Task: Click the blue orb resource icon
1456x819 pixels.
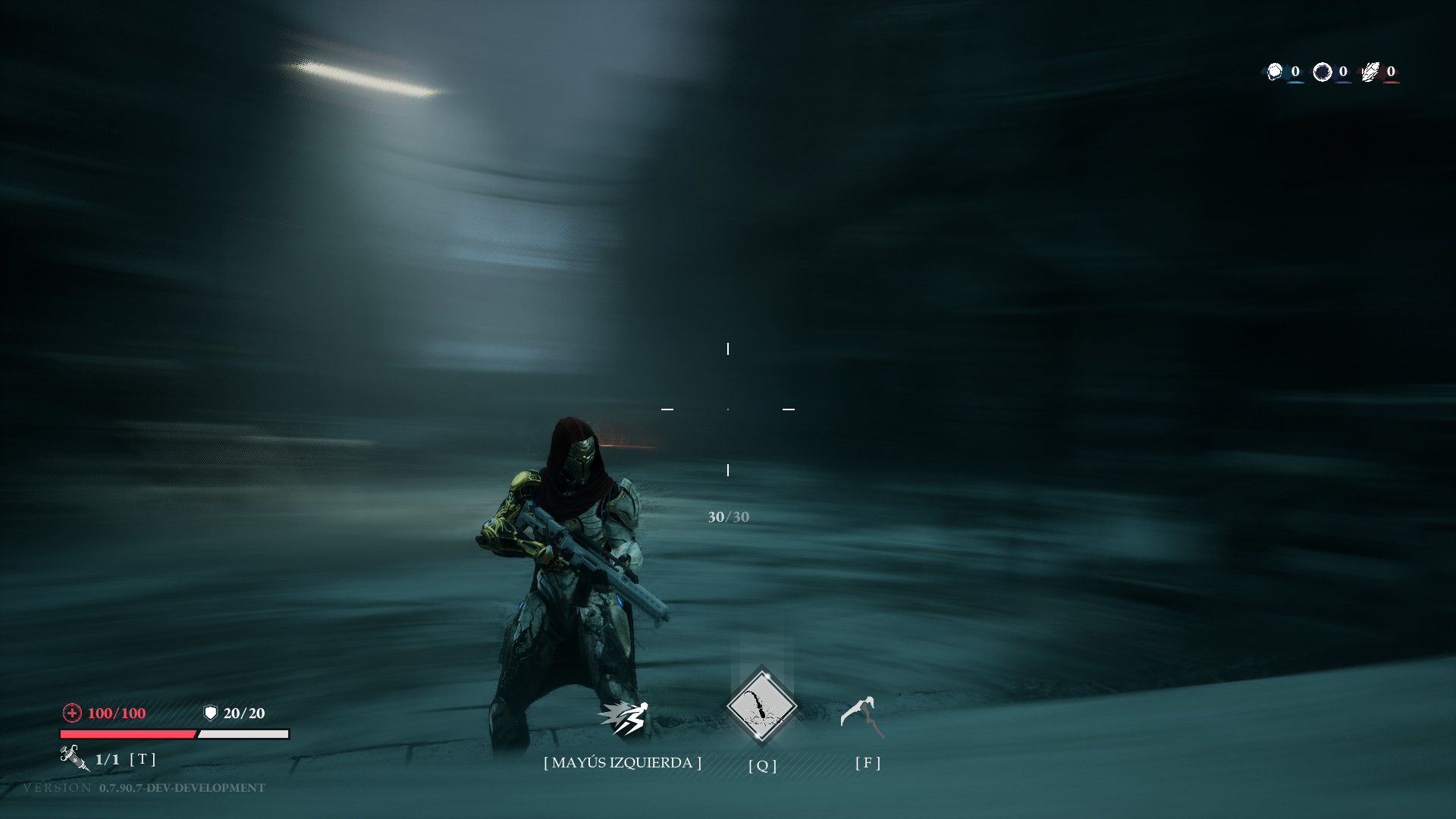Action: coord(1275,71)
